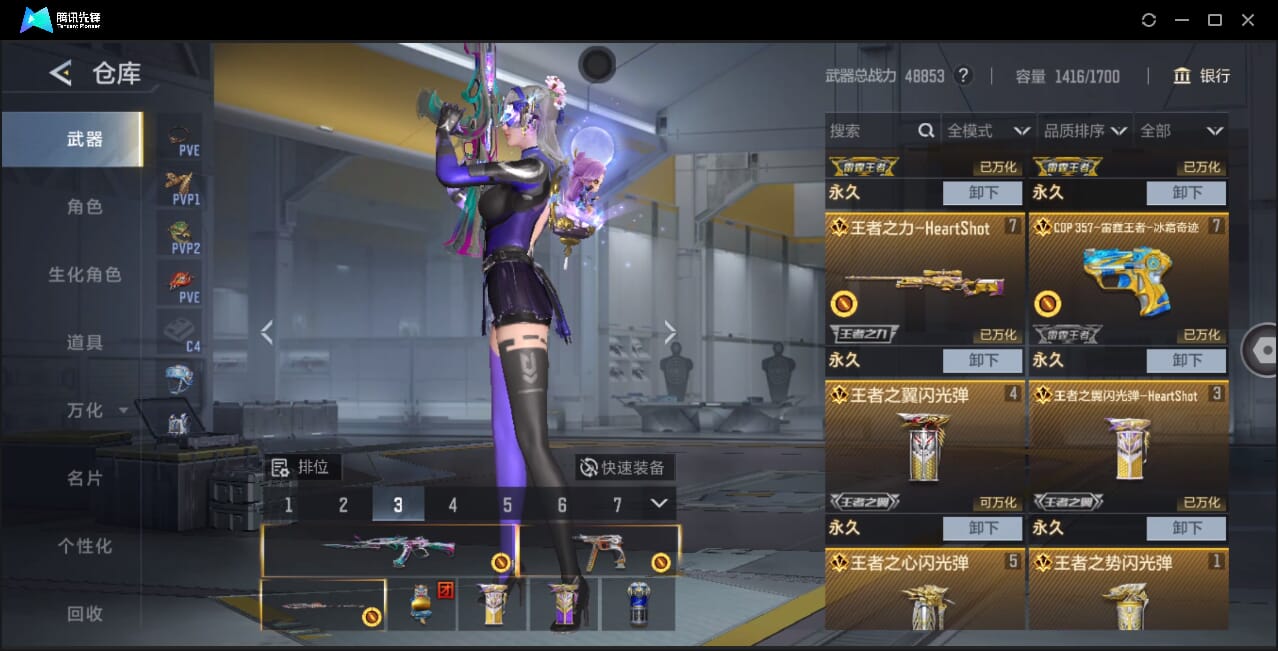Open the 生化角色 category
This screenshot has width=1278, height=651.
tap(85, 275)
